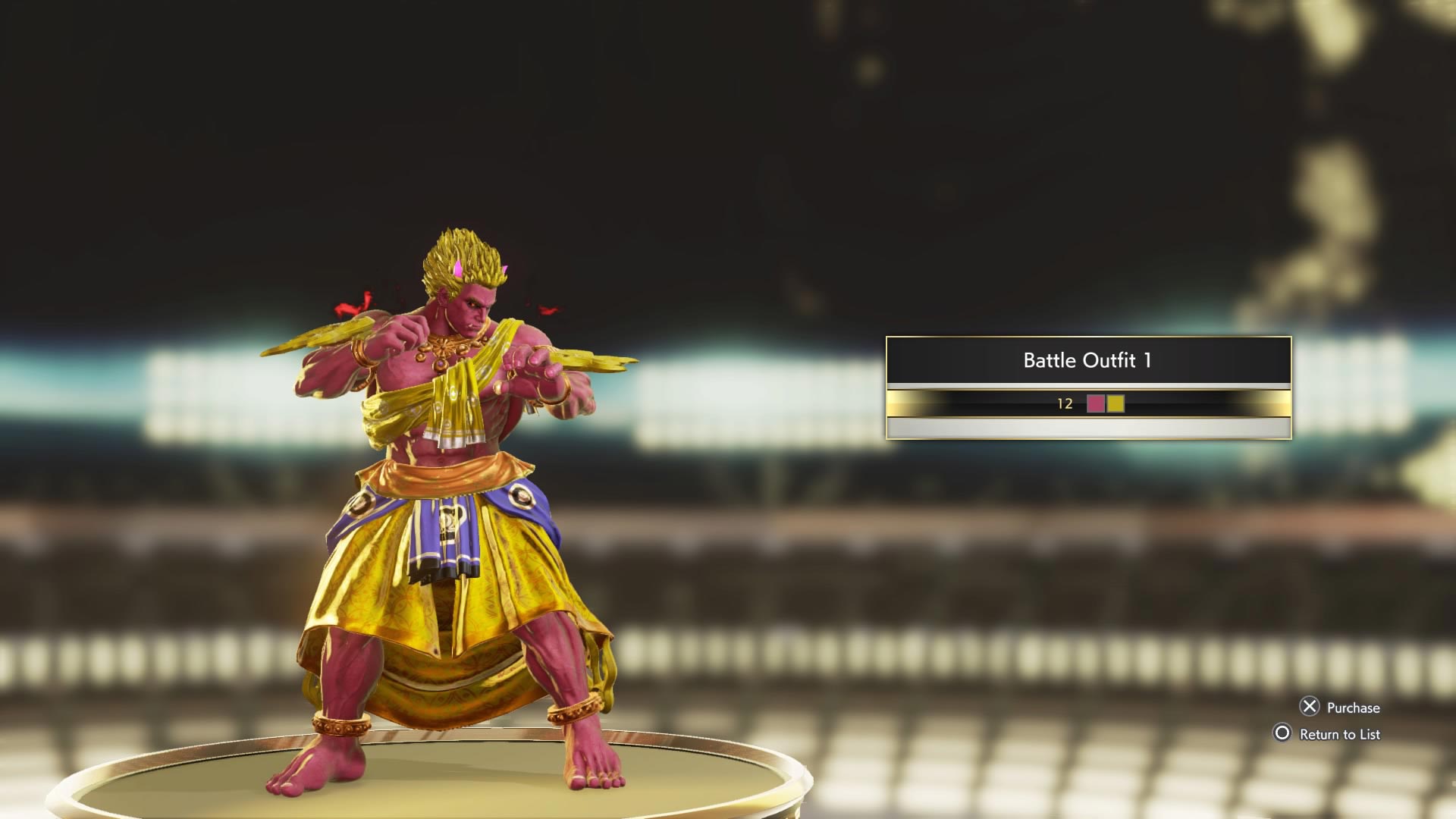The width and height of the screenshot is (1456, 819).
Task: Click Return to List
Action: click(1341, 734)
